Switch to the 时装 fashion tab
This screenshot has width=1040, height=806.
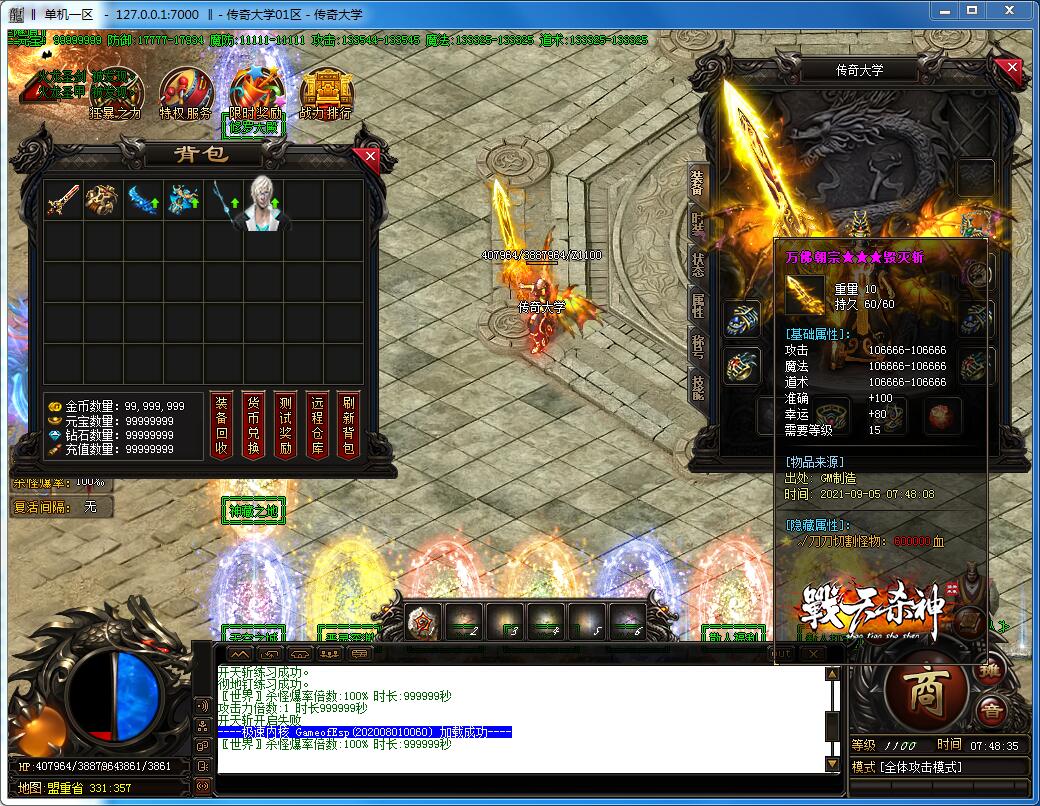point(698,226)
